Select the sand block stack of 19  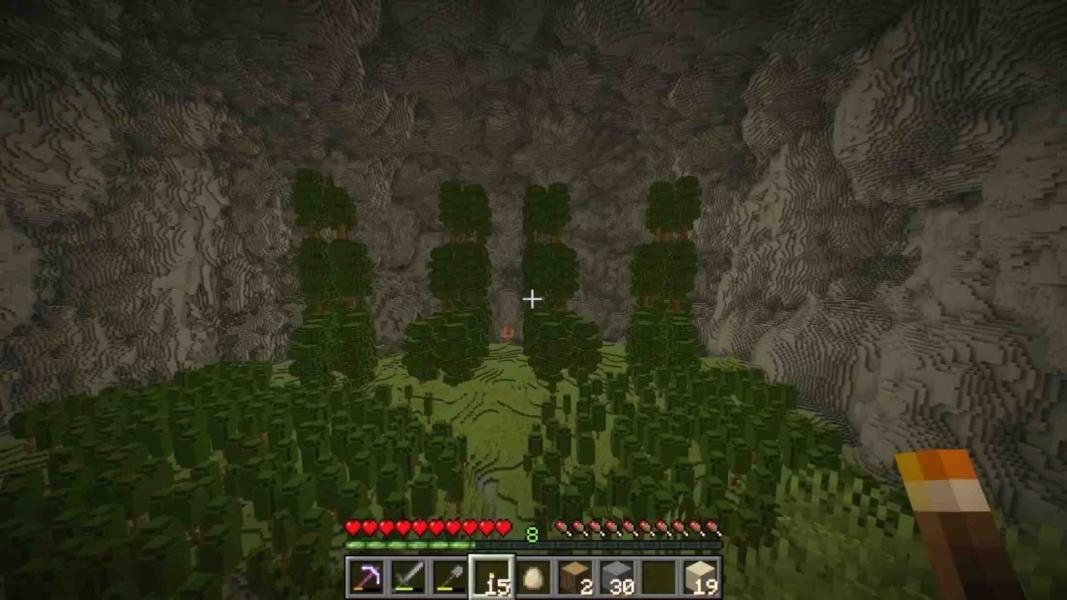(701, 577)
